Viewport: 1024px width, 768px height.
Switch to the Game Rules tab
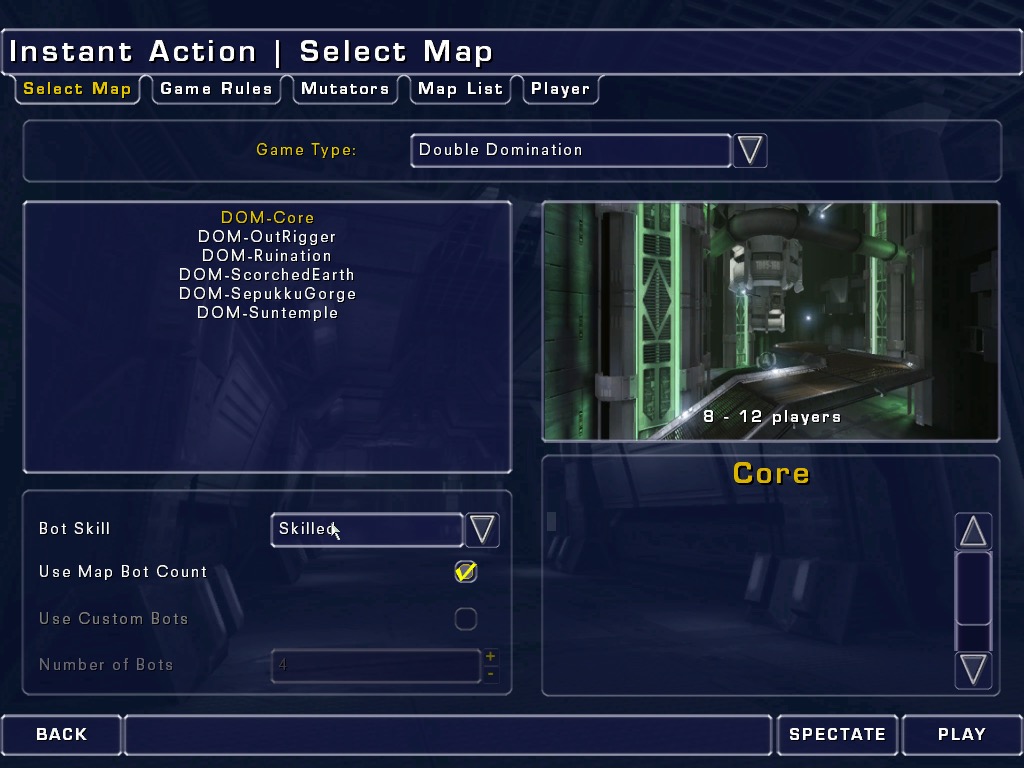216,89
